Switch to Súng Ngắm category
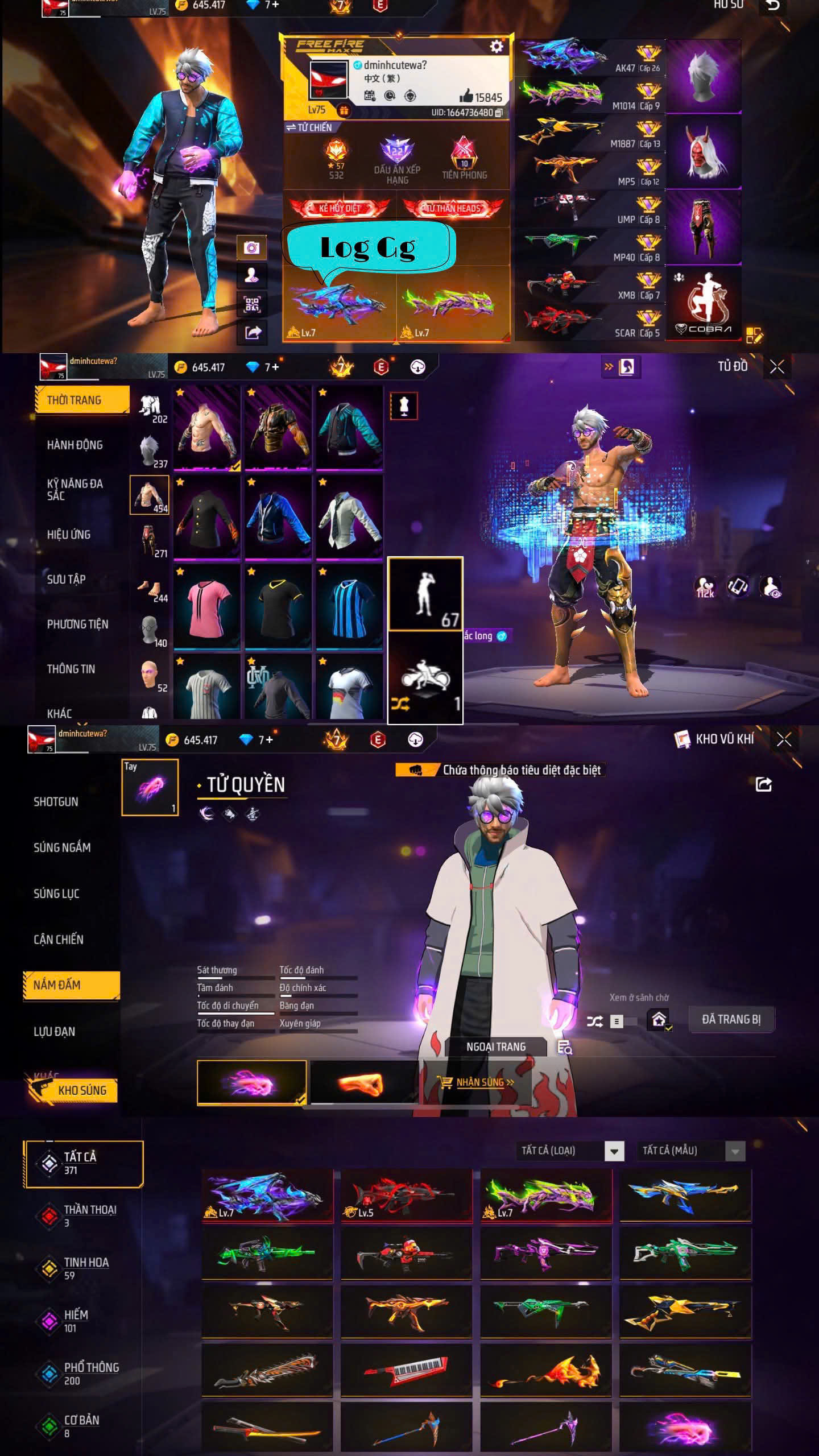The width and height of the screenshot is (819, 1456). point(62,847)
